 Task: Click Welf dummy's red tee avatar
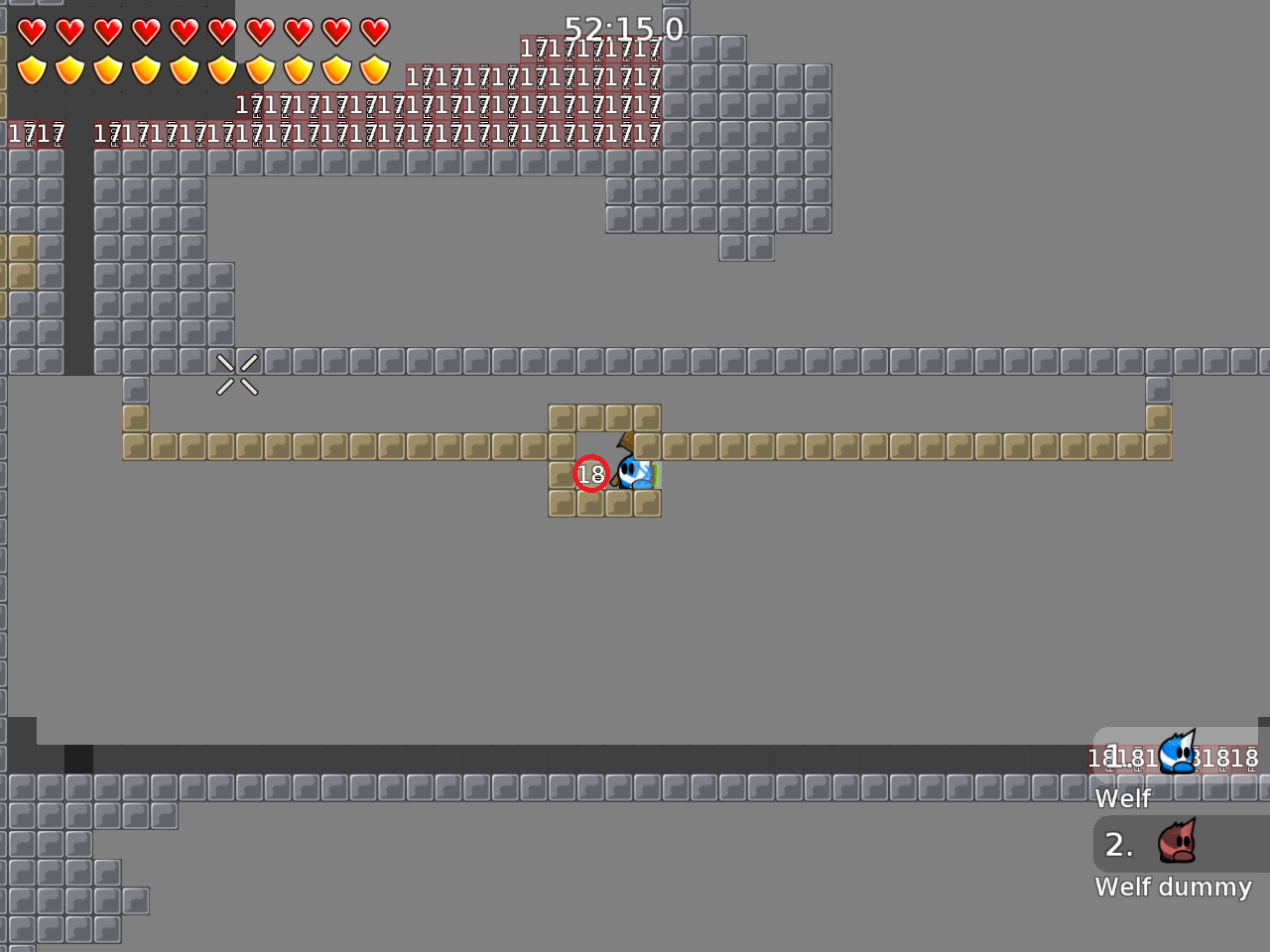pyautogui.click(x=1179, y=843)
